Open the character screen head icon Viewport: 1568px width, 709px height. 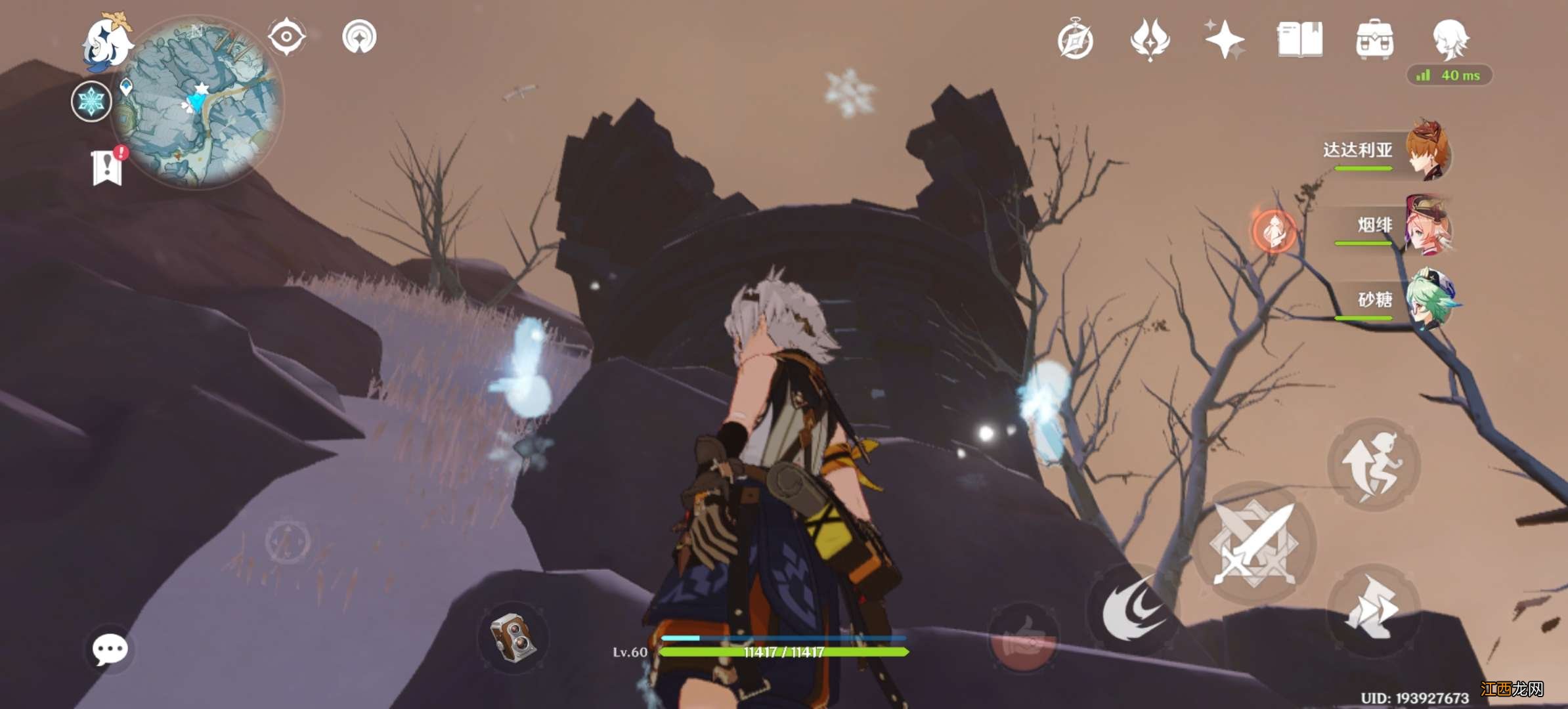coord(1450,38)
